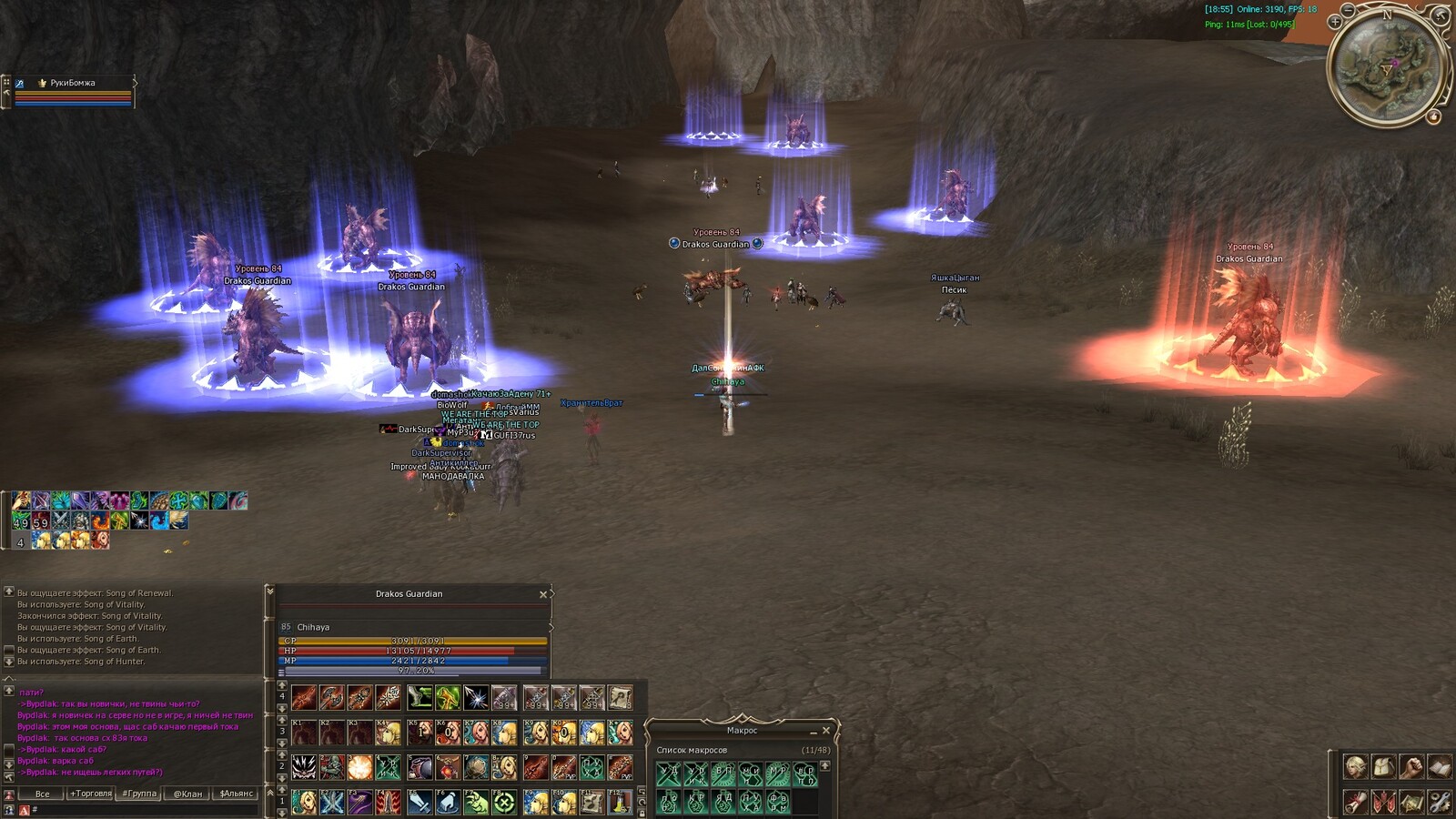Run the first macro in Список макросов

669,774
